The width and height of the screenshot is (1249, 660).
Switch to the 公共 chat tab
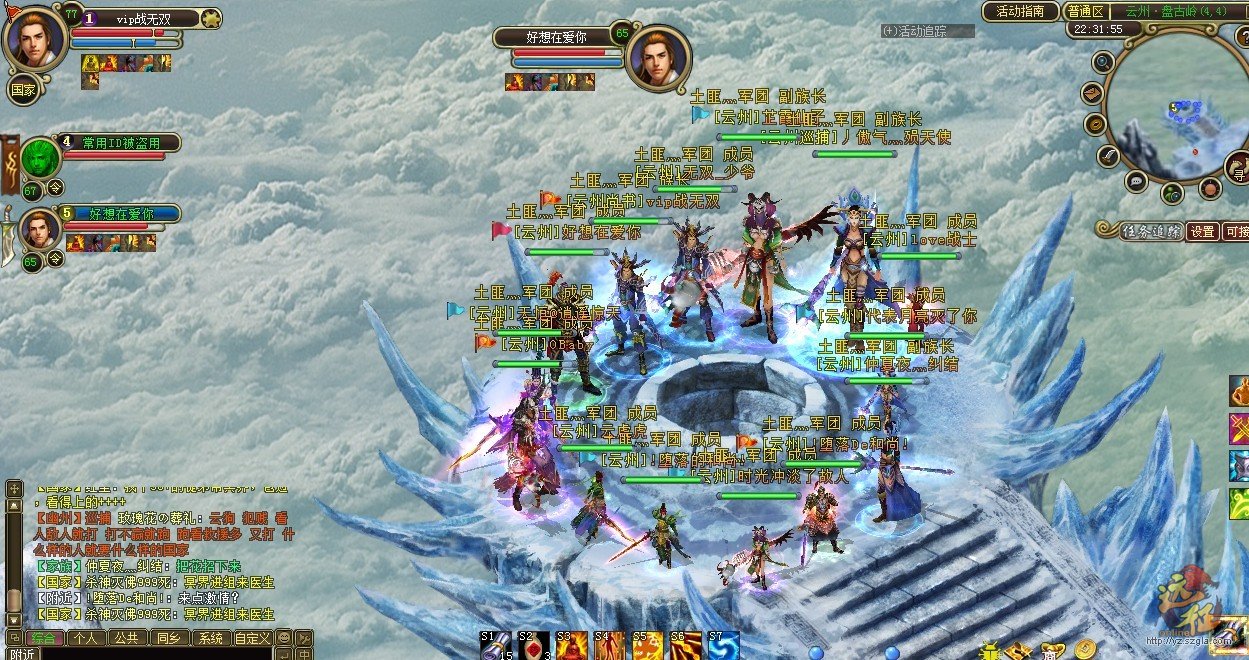pos(125,638)
